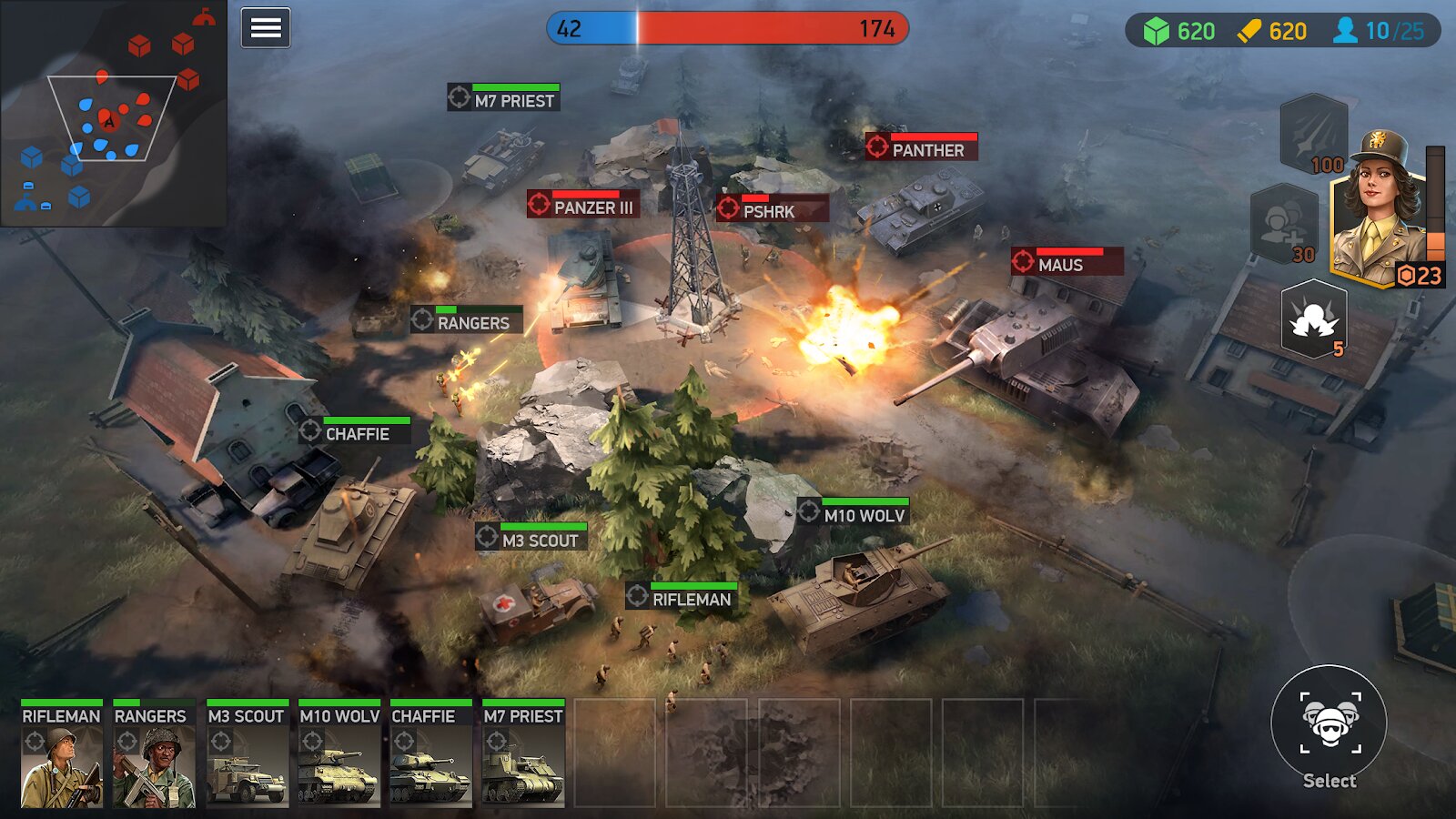Pick the M10 Wolv unit card
This screenshot has width=1456, height=819.
339,754
